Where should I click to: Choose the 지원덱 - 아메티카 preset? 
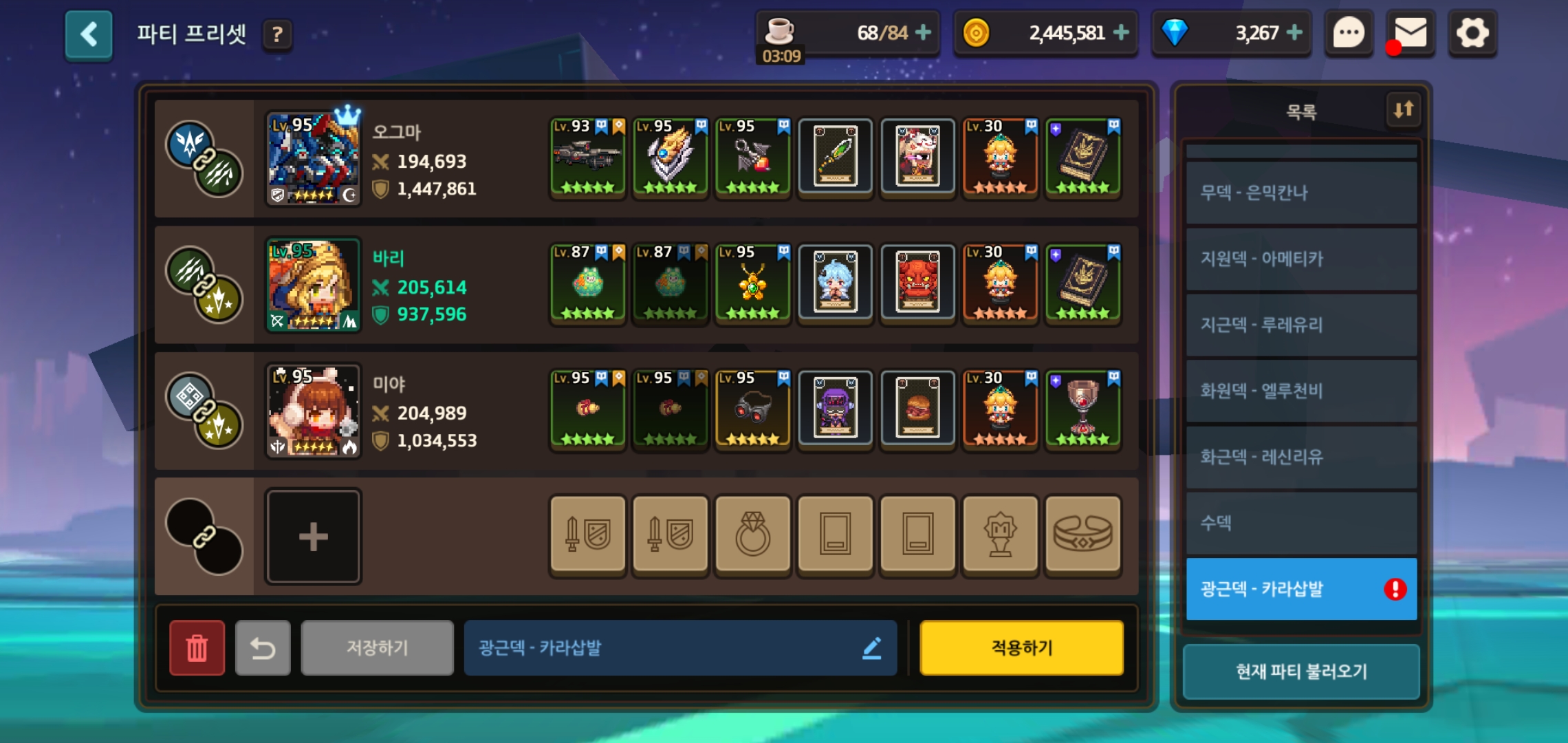(1301, 259)
